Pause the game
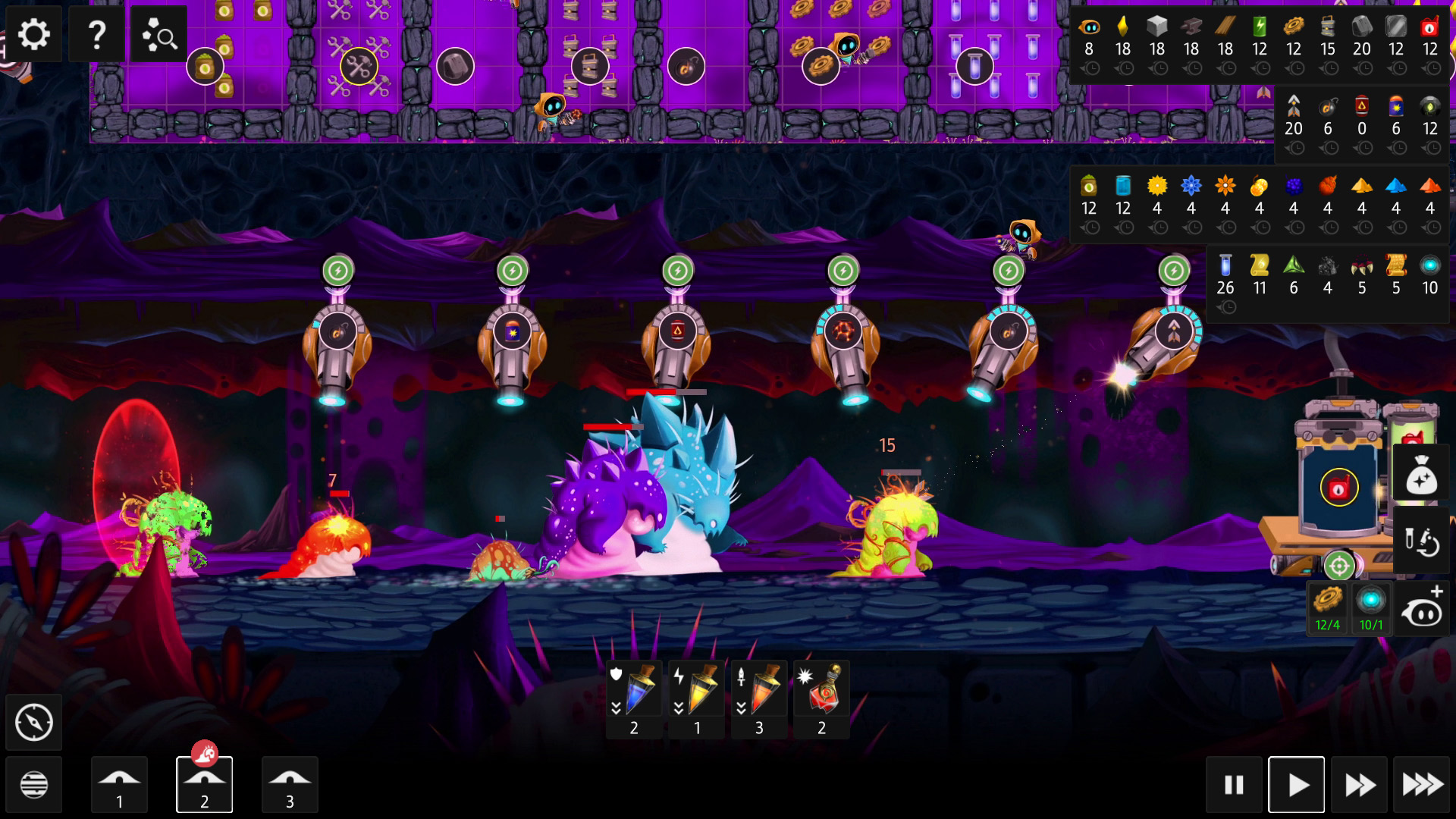 pos(1234,785)
